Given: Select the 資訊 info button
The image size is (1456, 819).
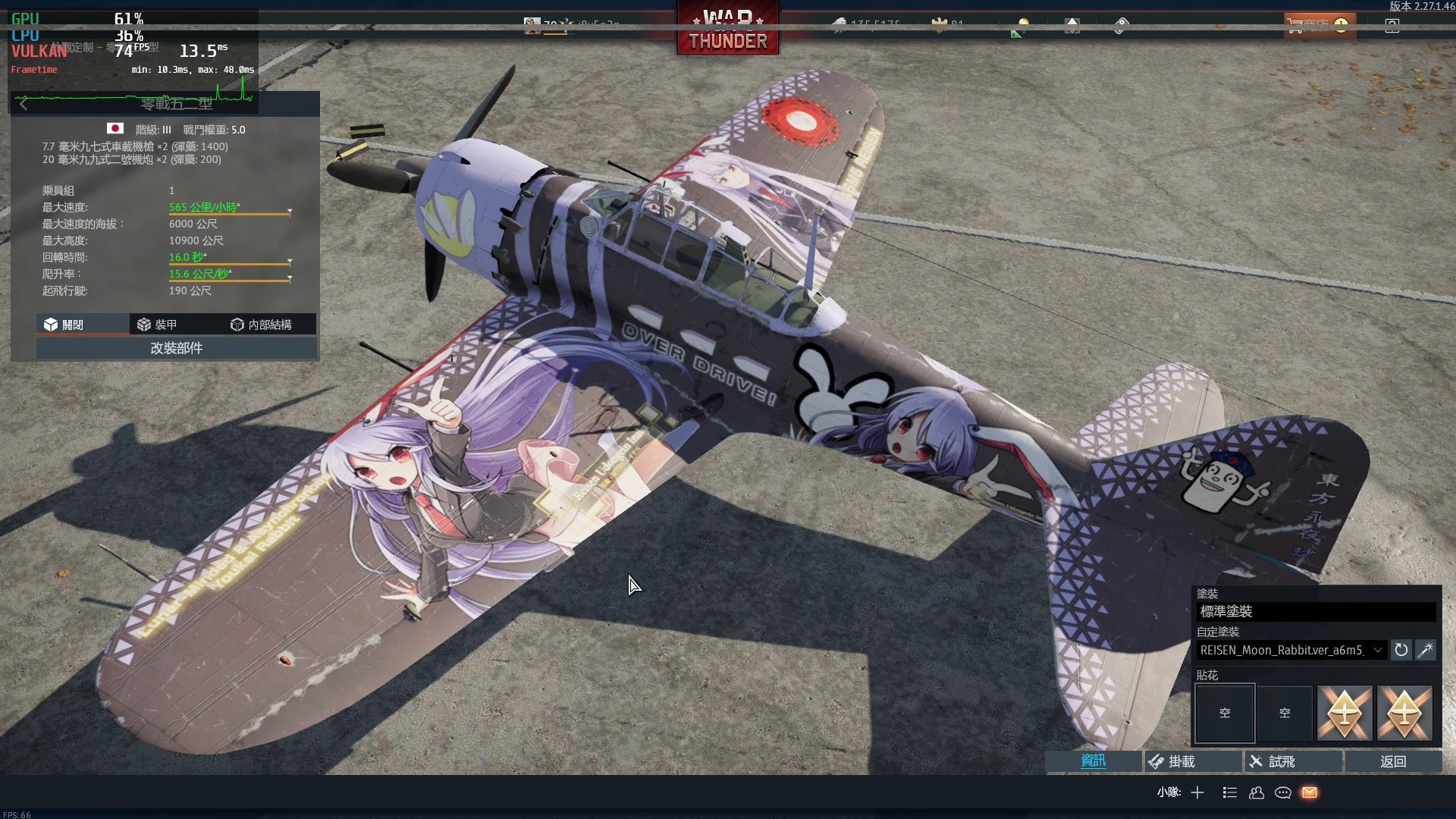Looking at the screenshot, I should tap(1093, 761).
